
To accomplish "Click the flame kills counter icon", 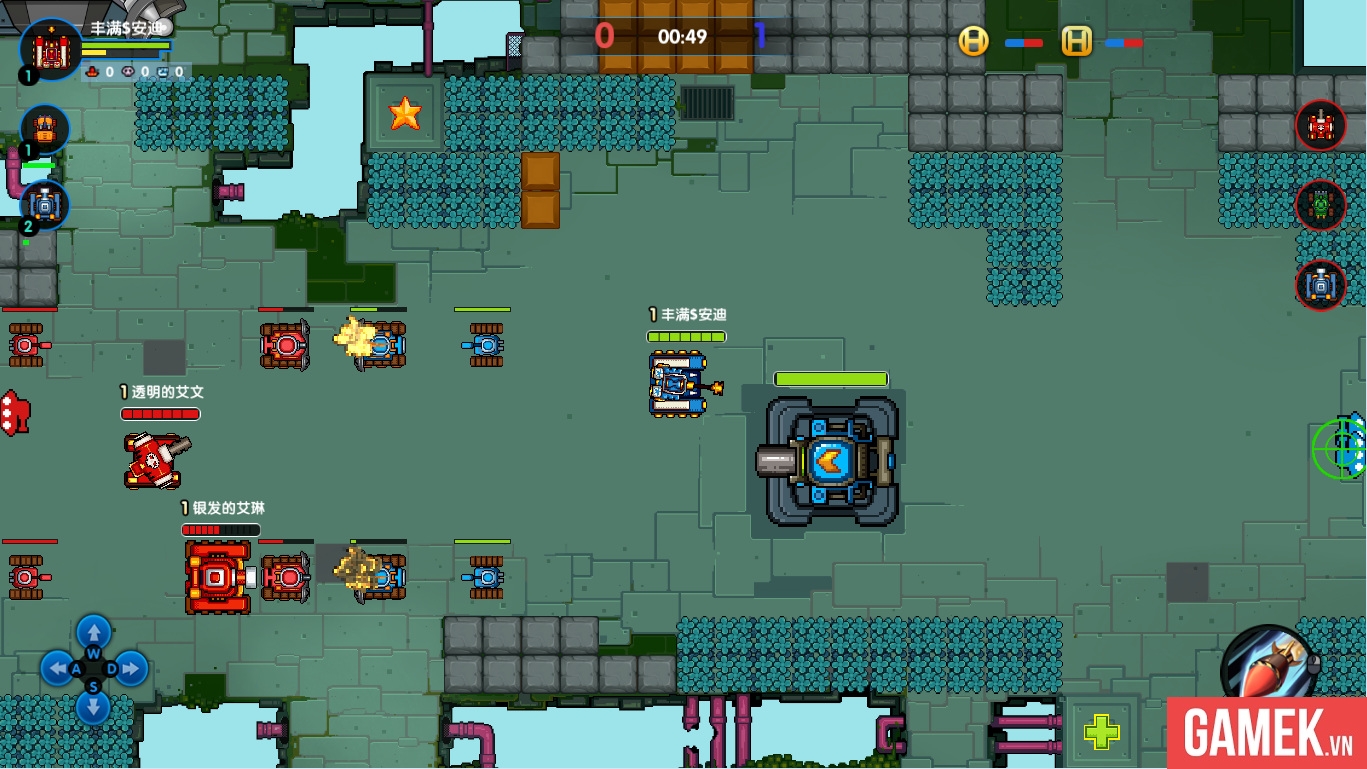I will pos(91,71).
